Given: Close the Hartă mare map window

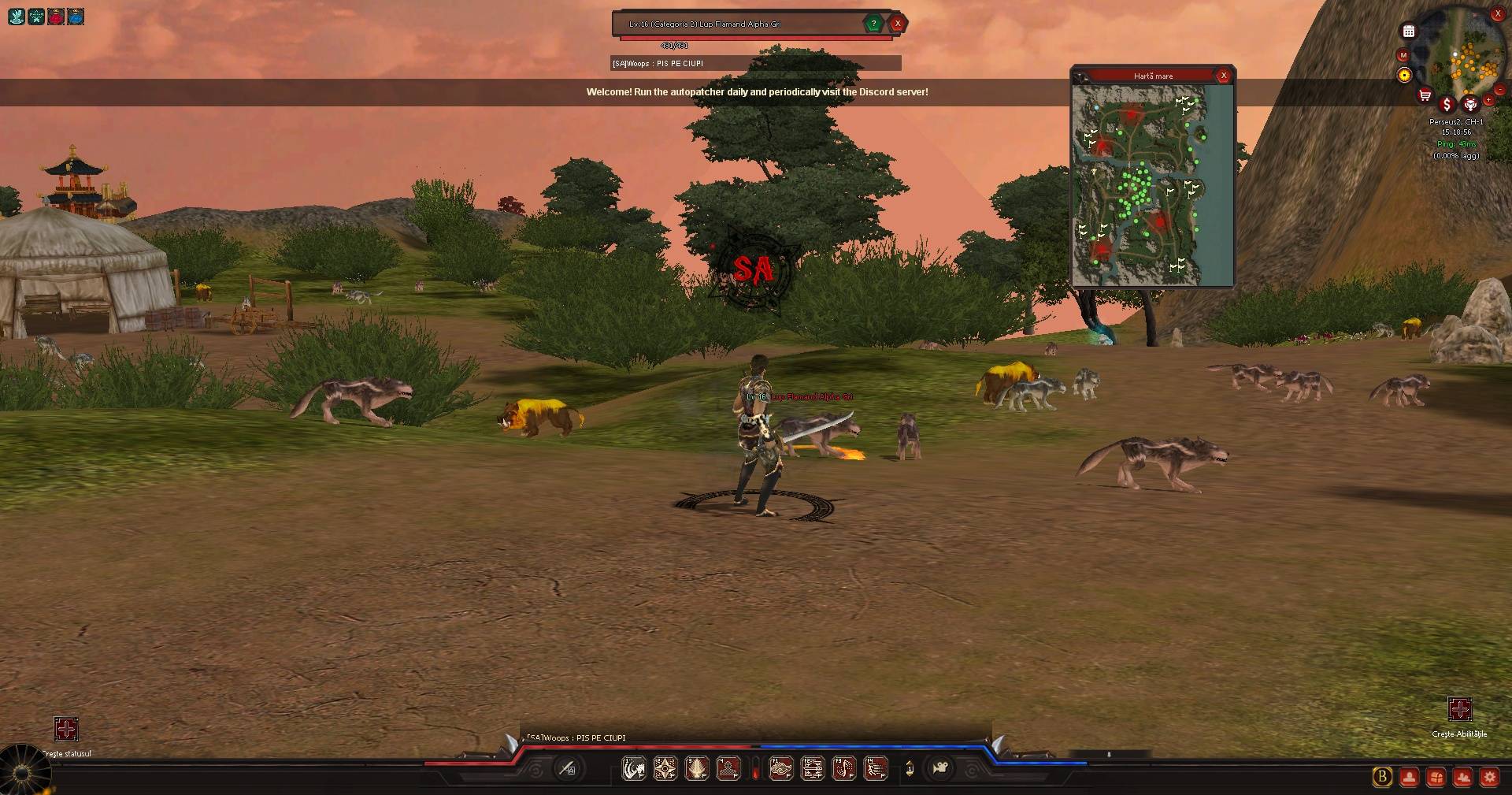Looking at the screenshot, I should pyautogui.click(x=1223, y=76).
